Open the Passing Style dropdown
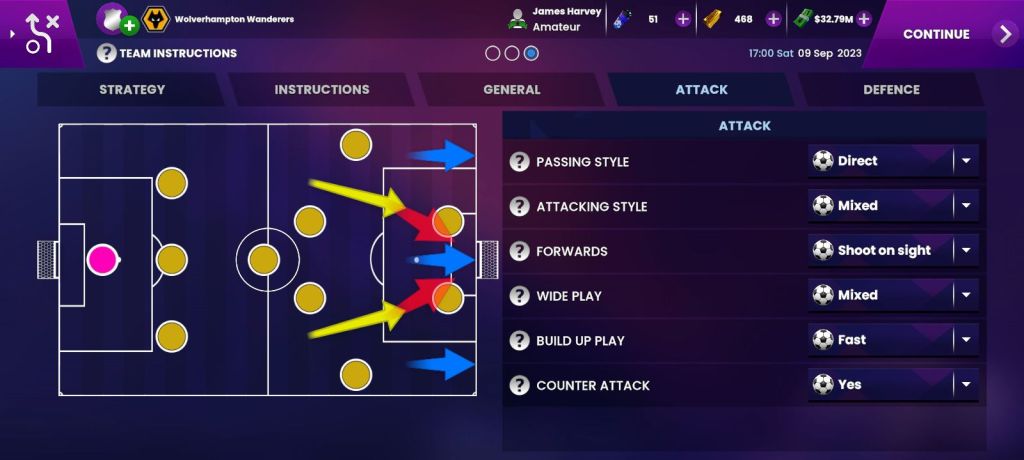 pos(893,161)
